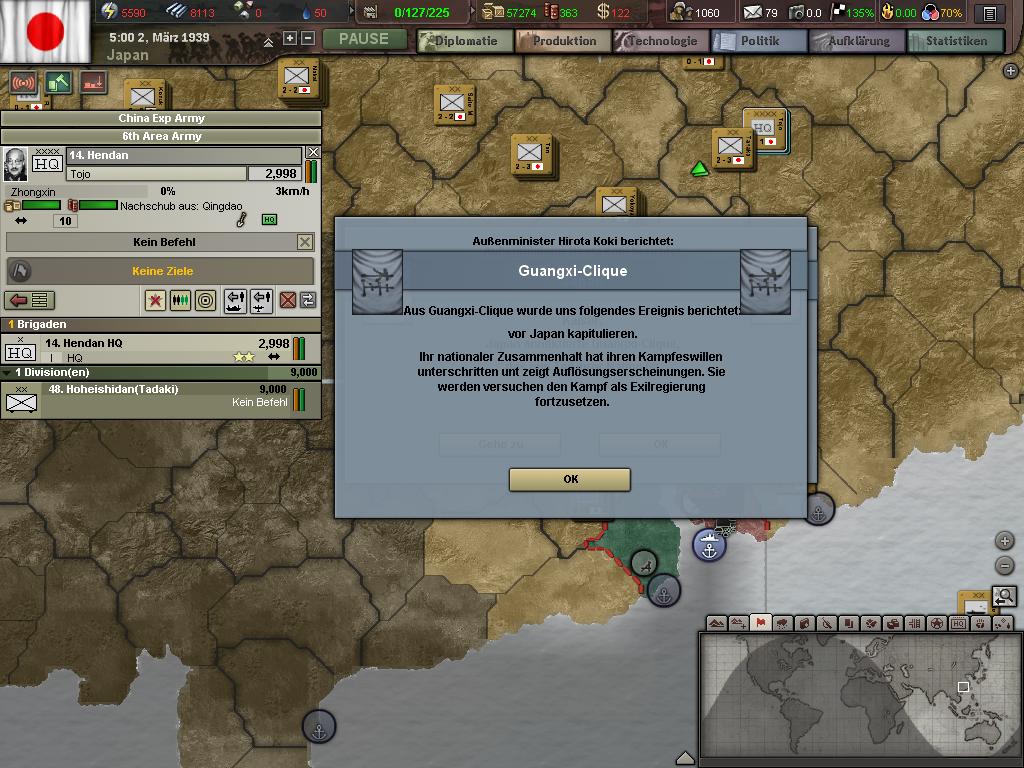This screenshot has width=1024, height=768.
Task: Switch to the Politik tab
Action: click(x=759, y=41)
